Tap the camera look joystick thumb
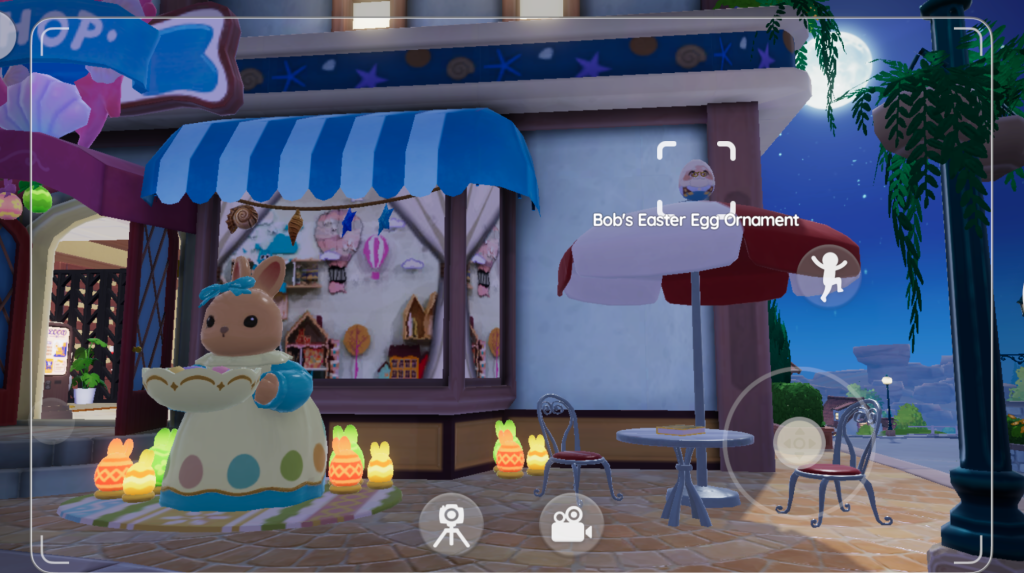The height and width of the screenshot is (573, 1024). 799,440
